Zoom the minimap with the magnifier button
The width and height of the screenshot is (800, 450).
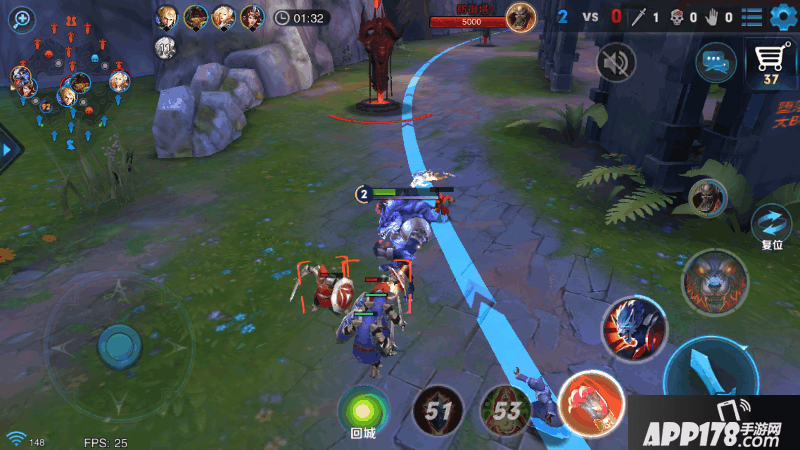[x=21, y=18]
